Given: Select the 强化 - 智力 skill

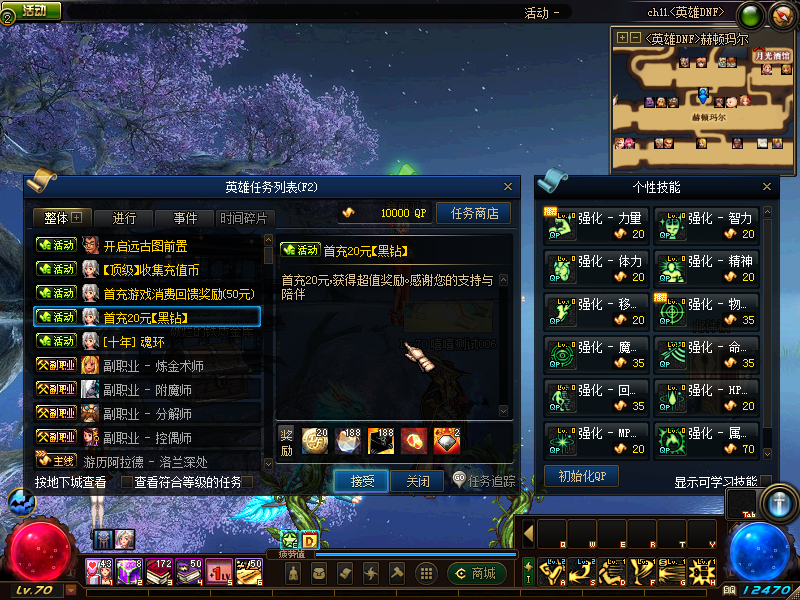Looking at the screenshot, I should [706, 225].
